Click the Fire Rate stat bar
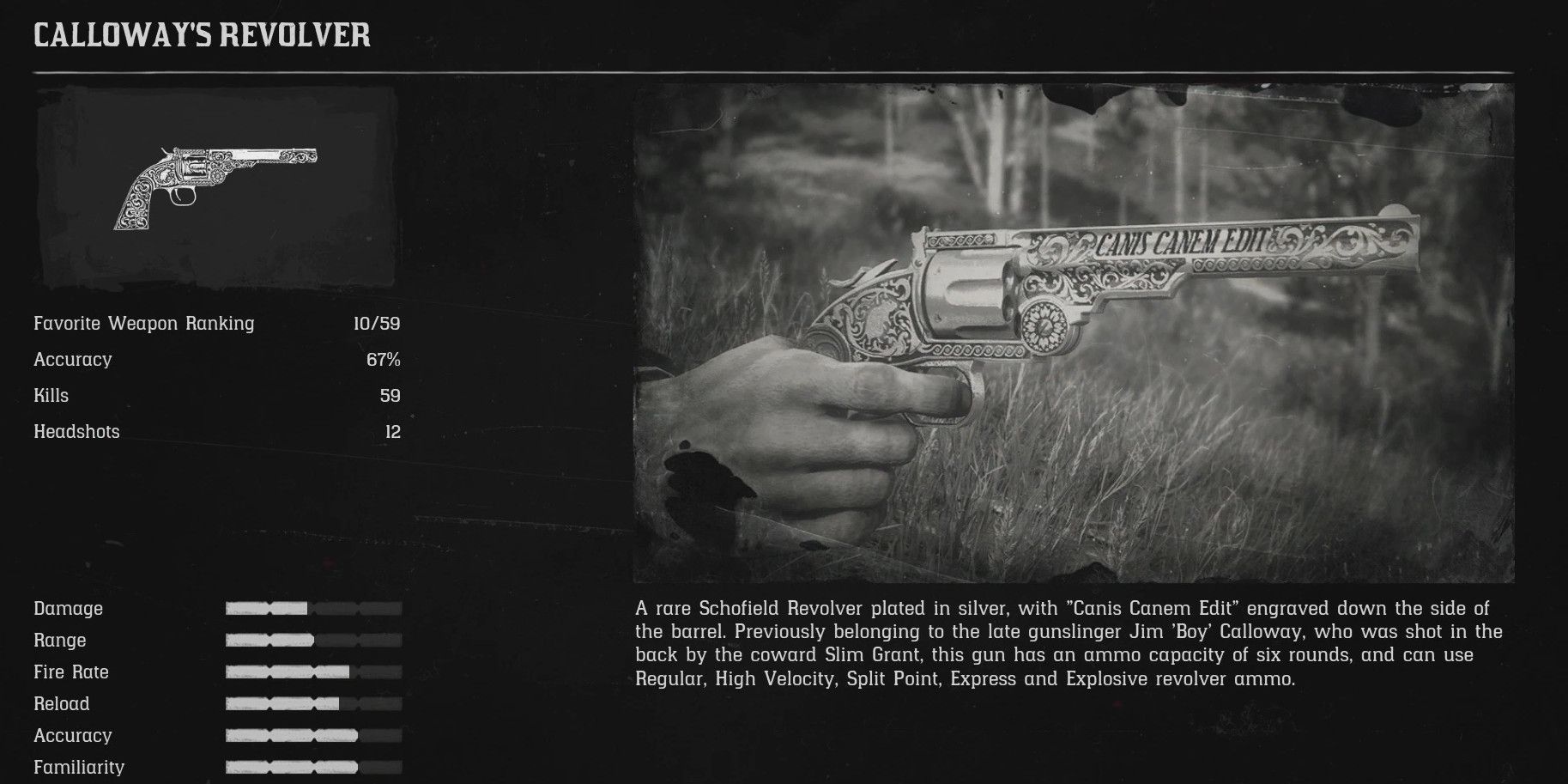Image resolution: width=1568 pixels, height=784 pixels. pos(312,672)
